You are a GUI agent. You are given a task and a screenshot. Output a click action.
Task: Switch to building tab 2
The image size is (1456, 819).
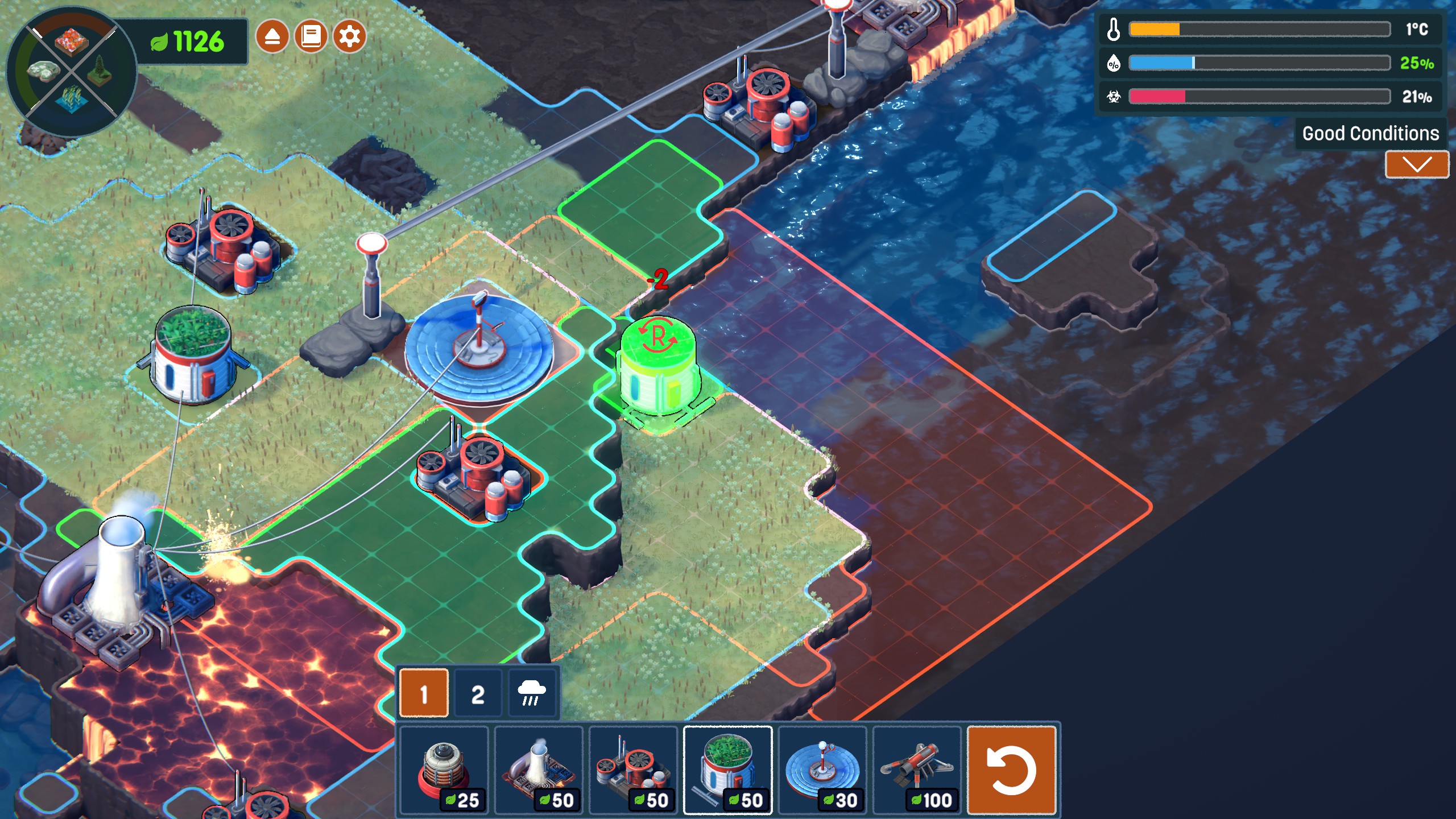[x=478, y=693]
